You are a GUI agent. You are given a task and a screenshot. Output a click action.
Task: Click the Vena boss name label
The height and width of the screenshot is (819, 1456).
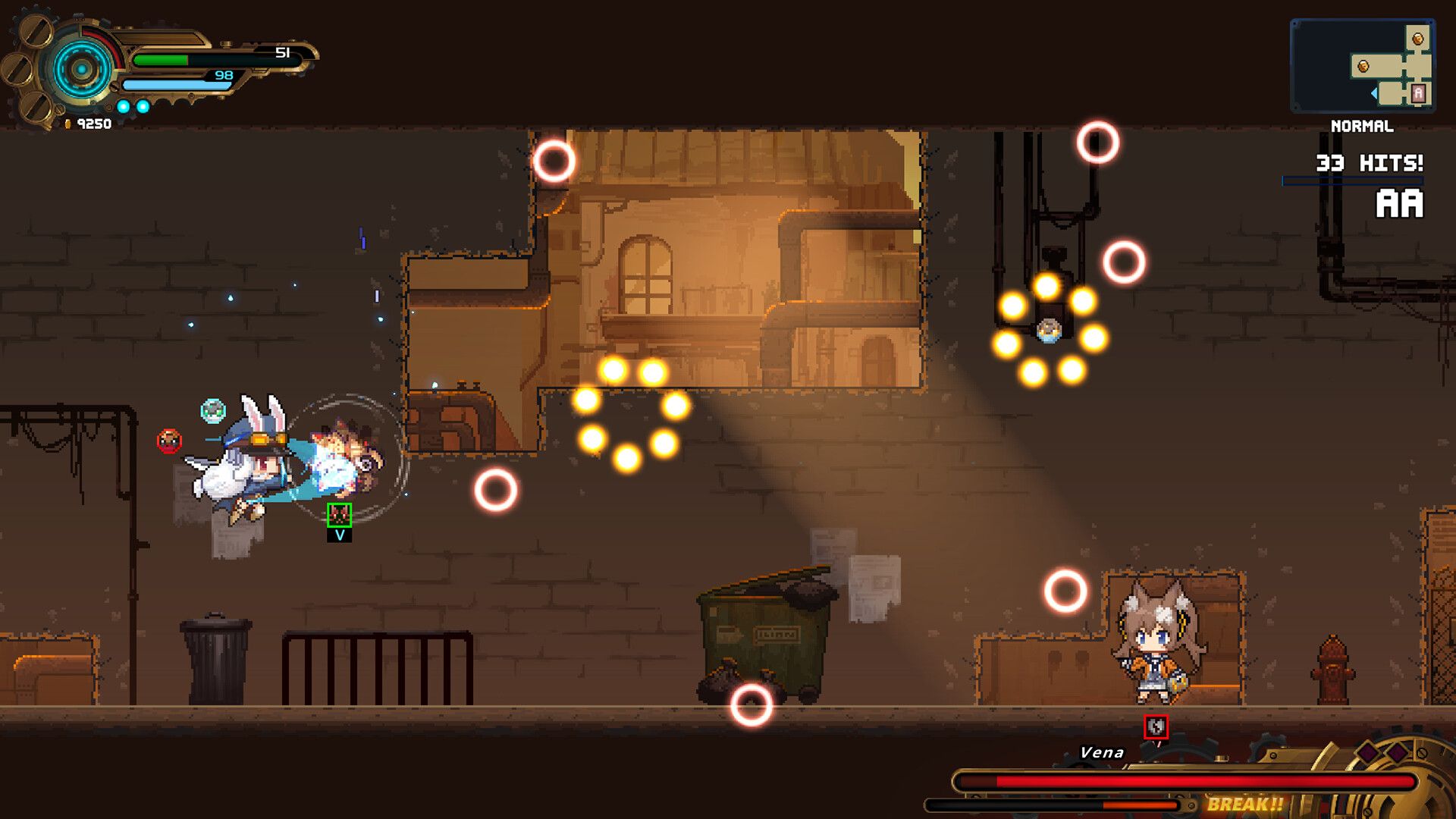click(x=1101, y=752)
